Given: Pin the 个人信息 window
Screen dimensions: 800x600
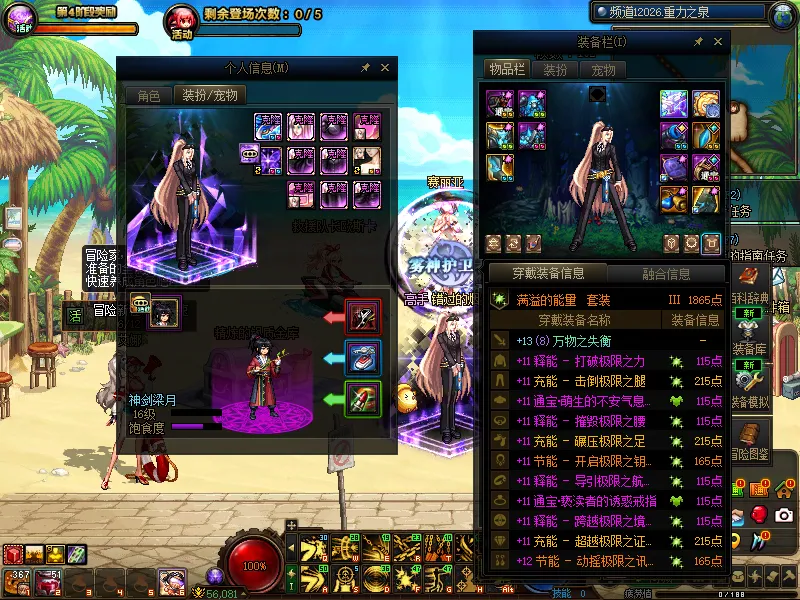Looking at the screenshot, I should 365,68.
